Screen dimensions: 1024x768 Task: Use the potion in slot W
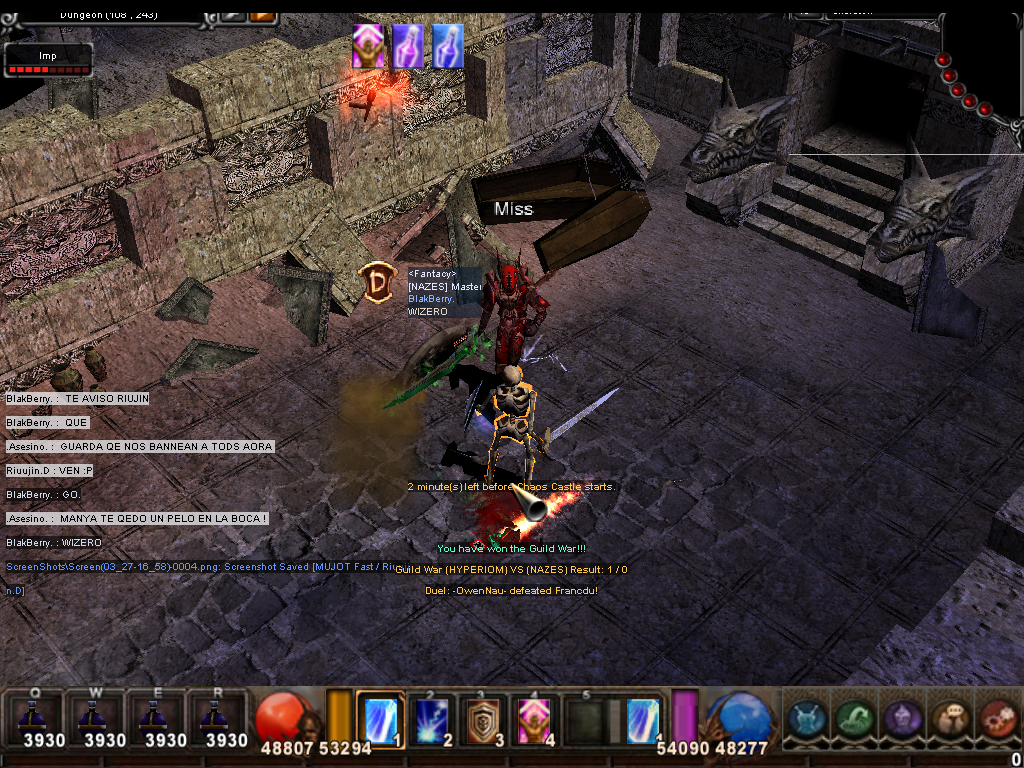click(97, 716)
